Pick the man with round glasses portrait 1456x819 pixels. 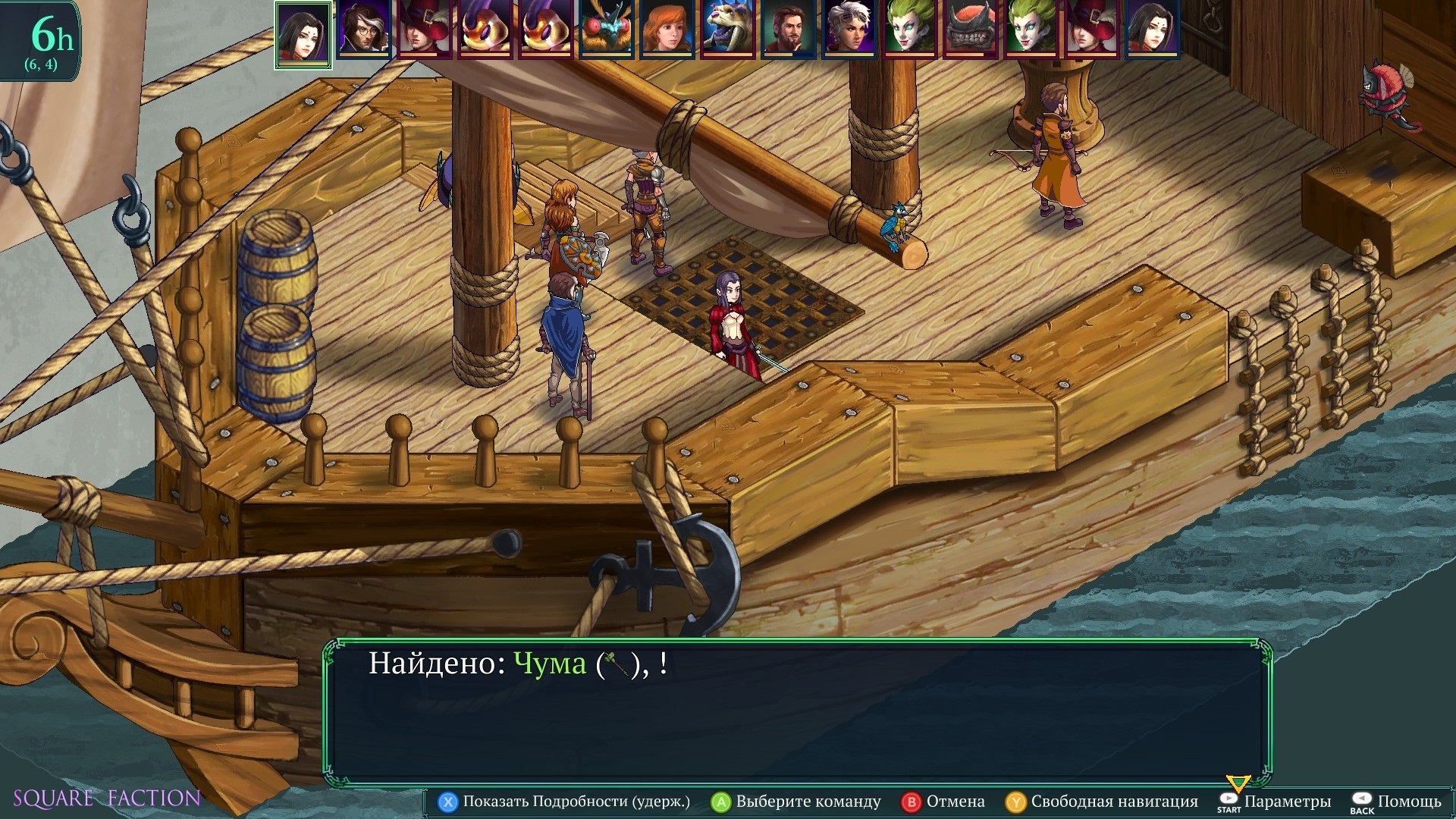[364, 30]
